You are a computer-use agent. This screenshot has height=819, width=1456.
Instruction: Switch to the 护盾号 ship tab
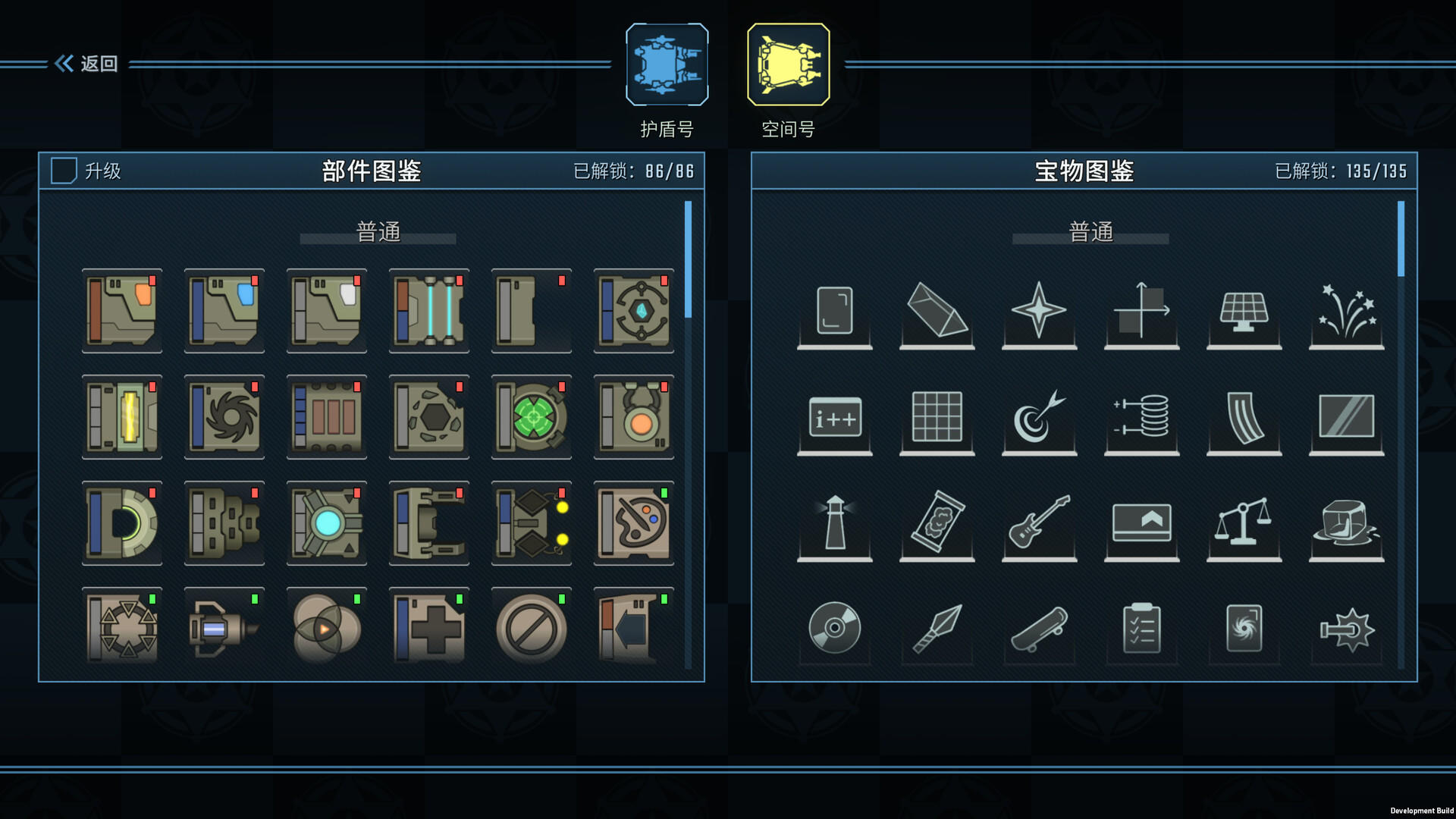click(x=666, y=64)
